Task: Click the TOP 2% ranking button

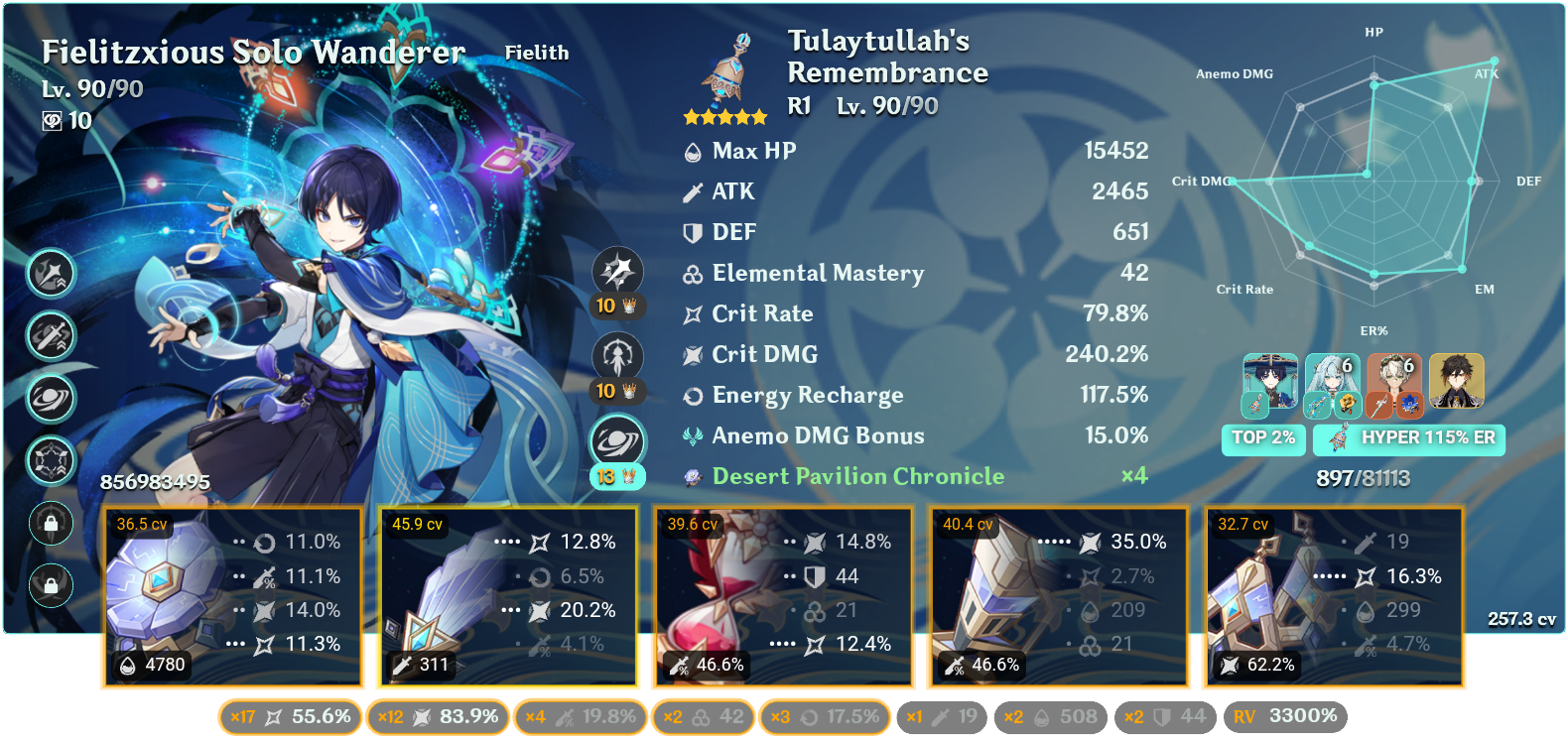Action: click(1263, 438)
